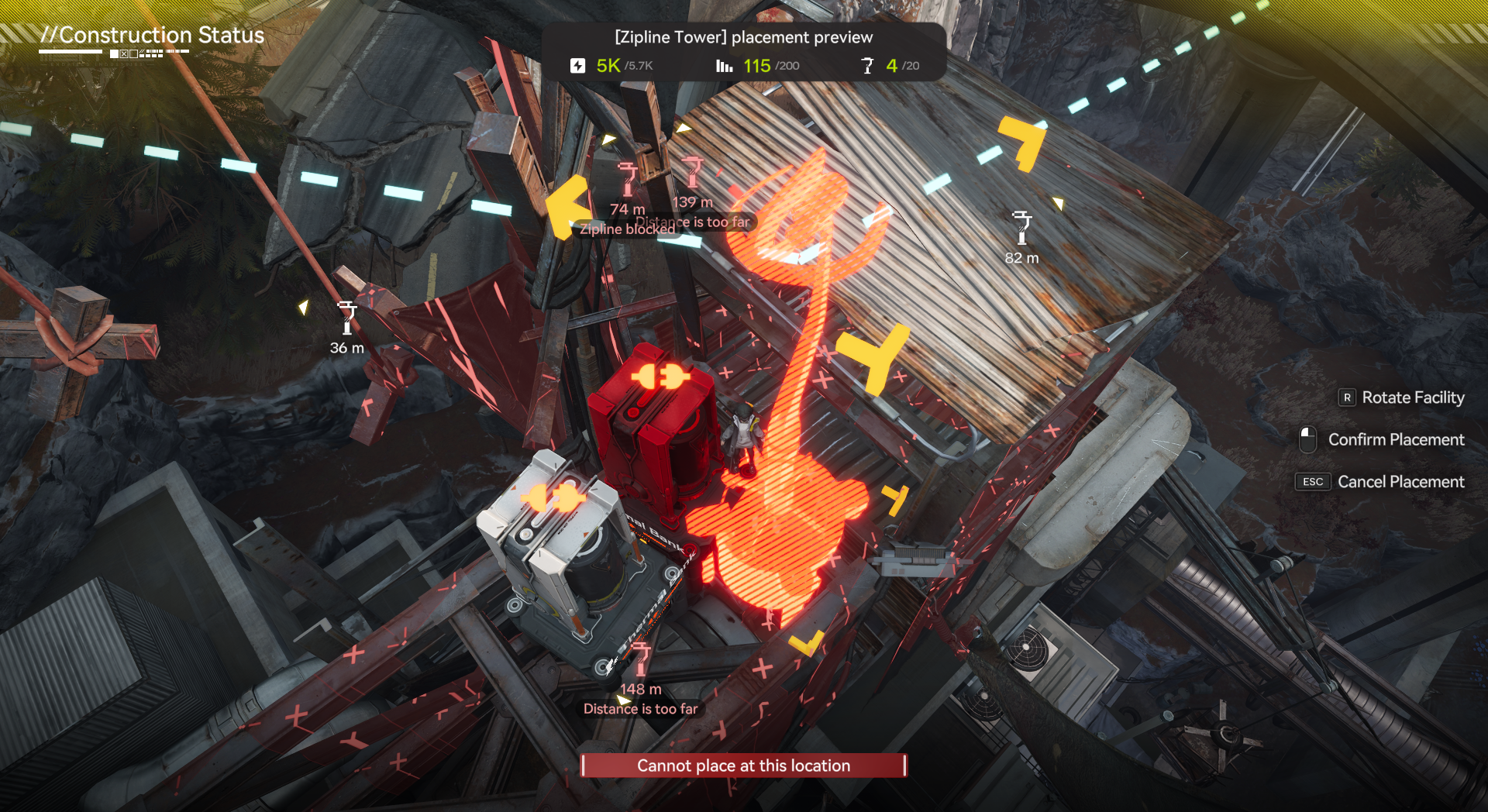
Task: Choose the too-far zipline marker at 139 m
Action: (692, 173)
